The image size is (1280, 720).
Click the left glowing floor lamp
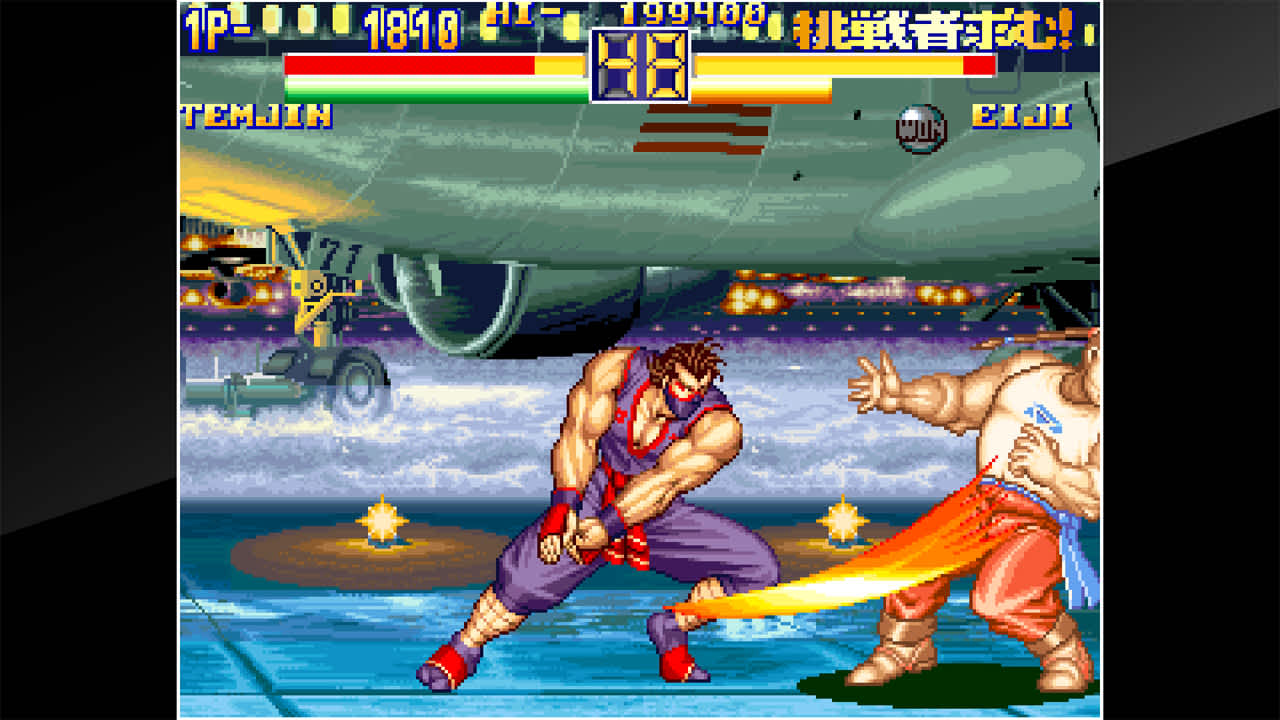click(383, 519)
